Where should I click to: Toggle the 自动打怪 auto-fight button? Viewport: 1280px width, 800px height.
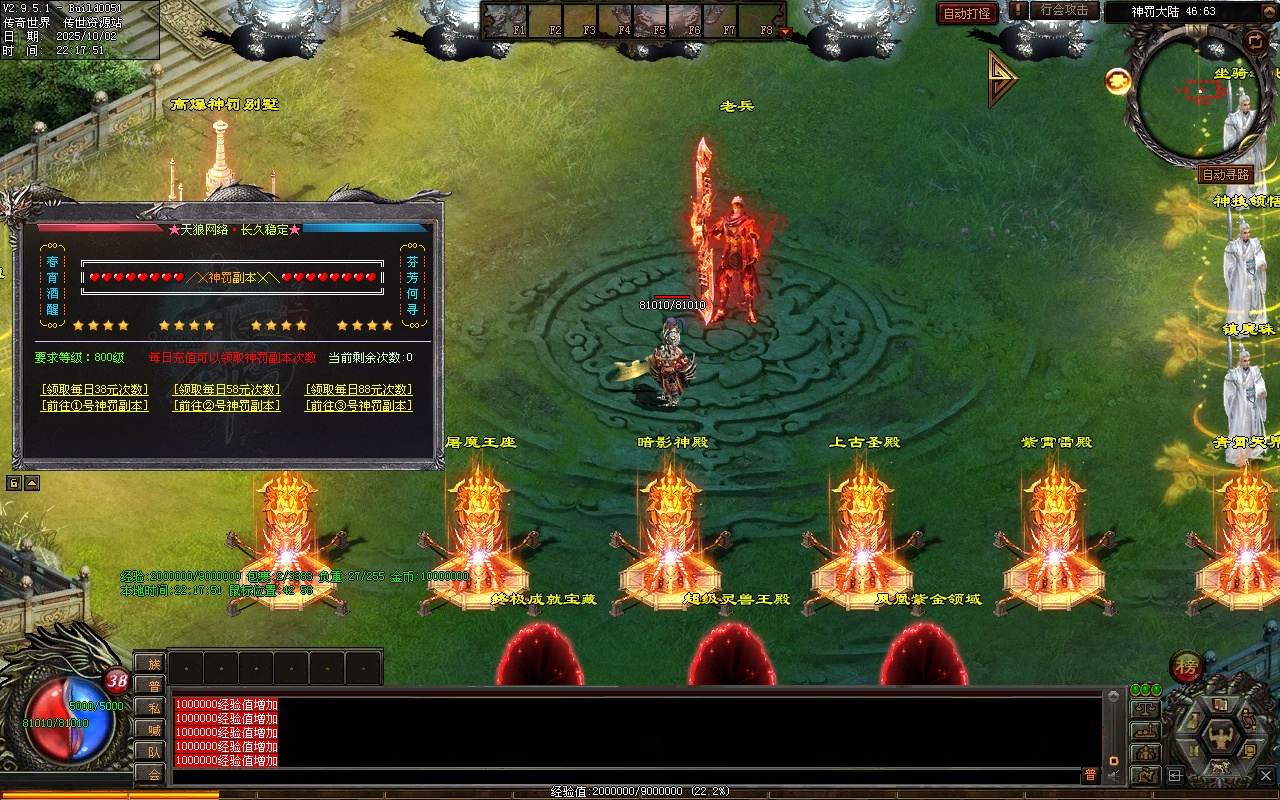[967, 13]
